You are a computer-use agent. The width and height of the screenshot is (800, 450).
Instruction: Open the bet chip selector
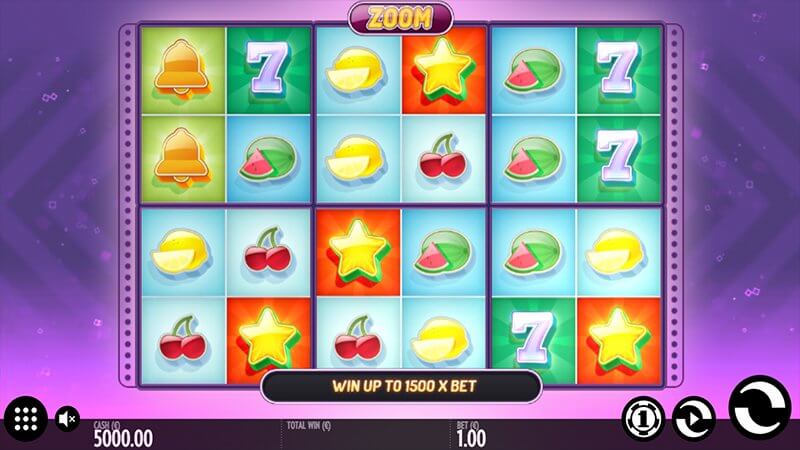tap(641, 415)
